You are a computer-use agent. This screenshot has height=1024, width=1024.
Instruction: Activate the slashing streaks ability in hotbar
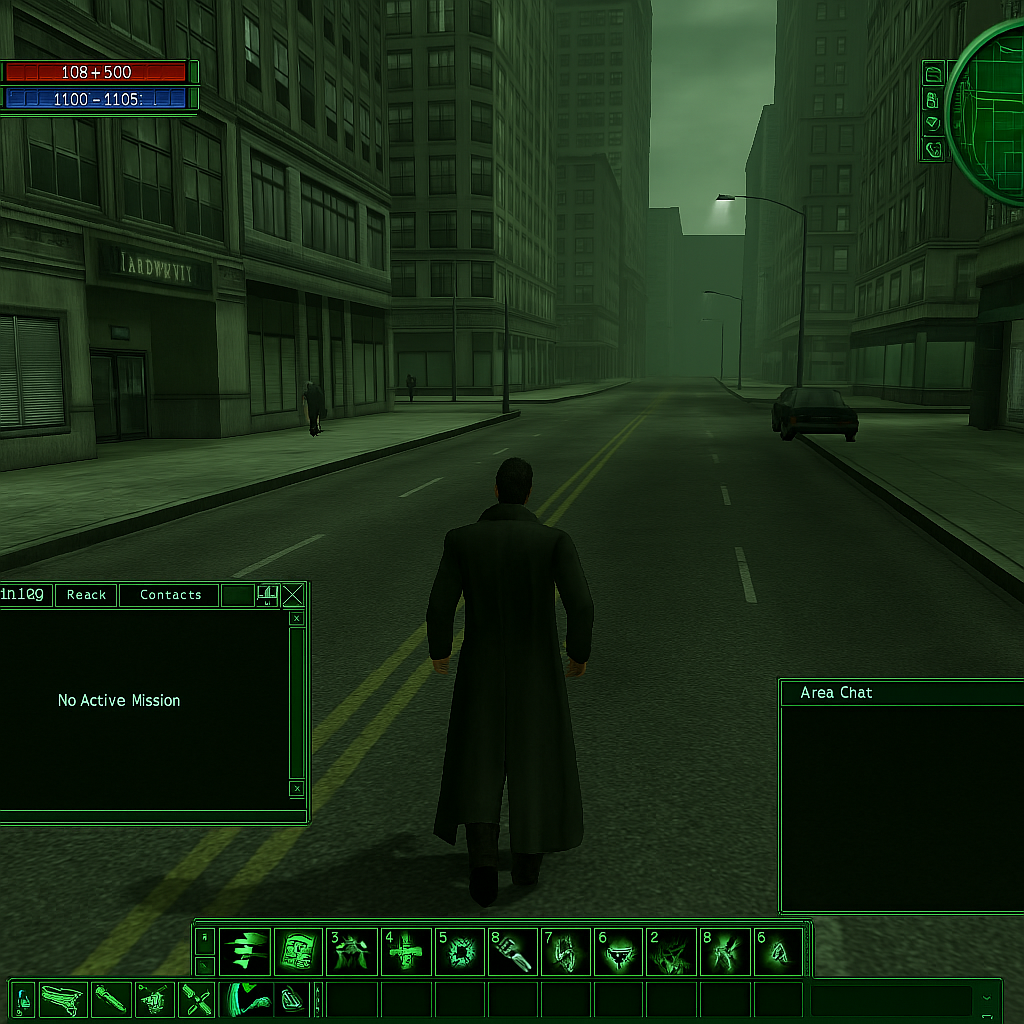[245, 952]
